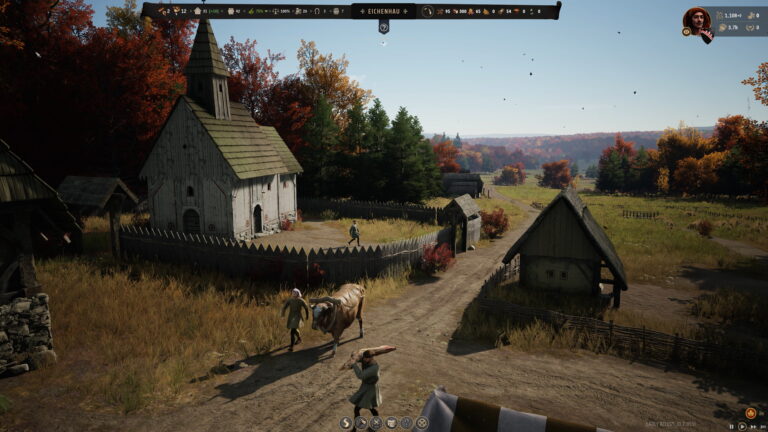
Task: Open the construction menu with the hammer icon
Action: pos(361,423)
